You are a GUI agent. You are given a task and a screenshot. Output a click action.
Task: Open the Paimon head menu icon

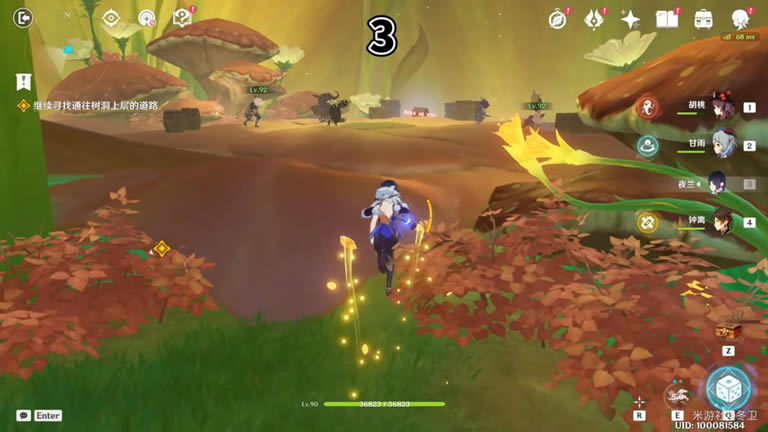coord(741,19)
